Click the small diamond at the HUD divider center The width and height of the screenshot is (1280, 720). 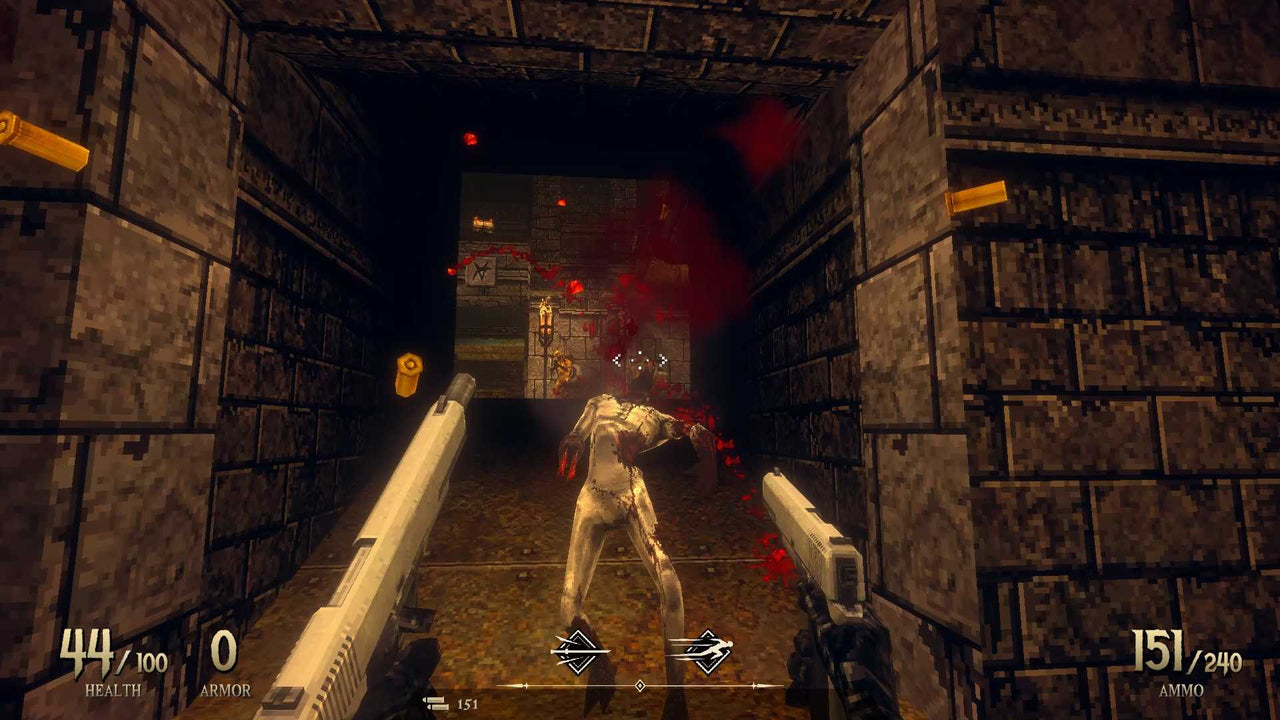[x=639, y=685]
